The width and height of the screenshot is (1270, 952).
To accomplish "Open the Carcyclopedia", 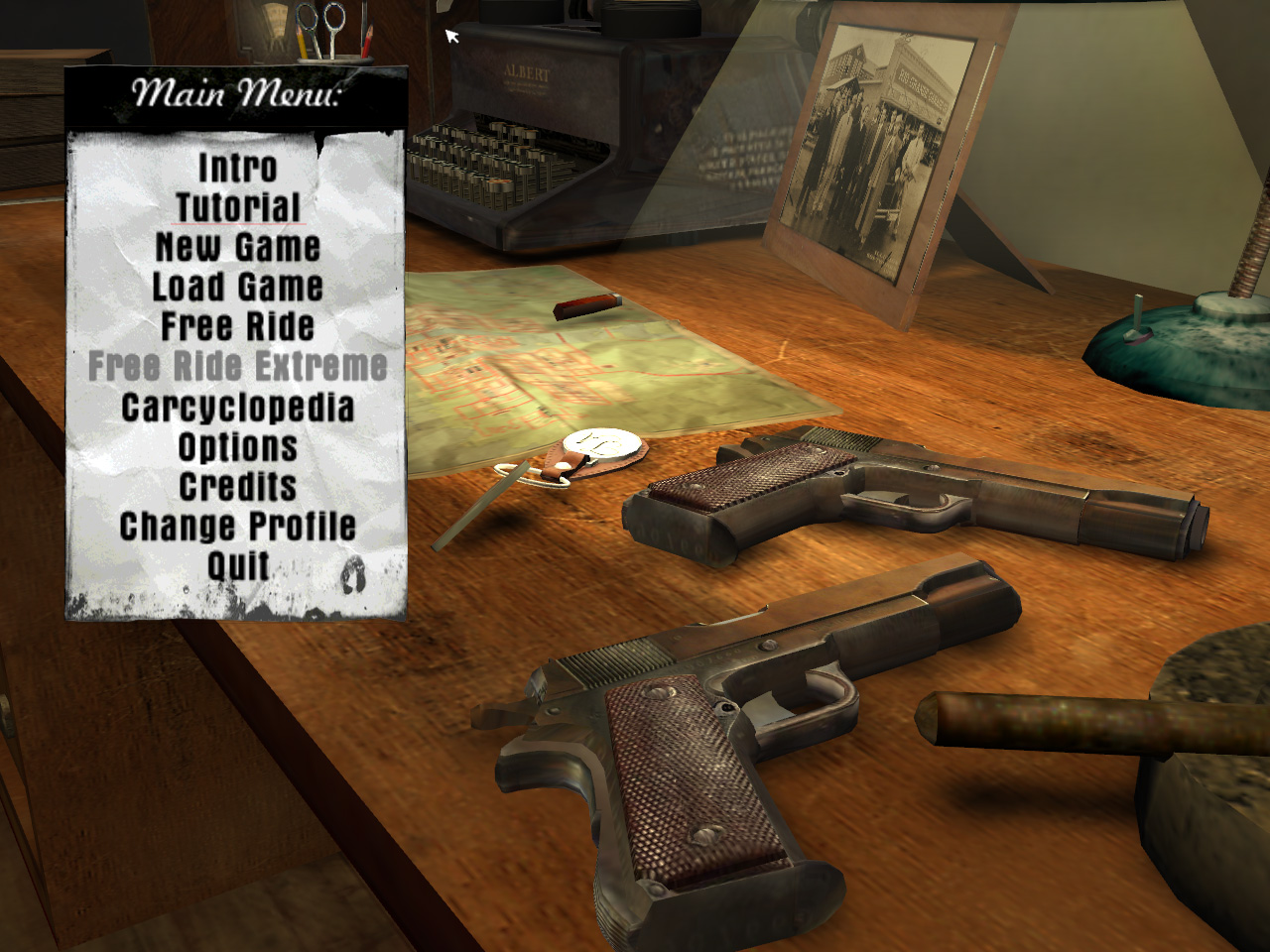I will click(238, 407).
